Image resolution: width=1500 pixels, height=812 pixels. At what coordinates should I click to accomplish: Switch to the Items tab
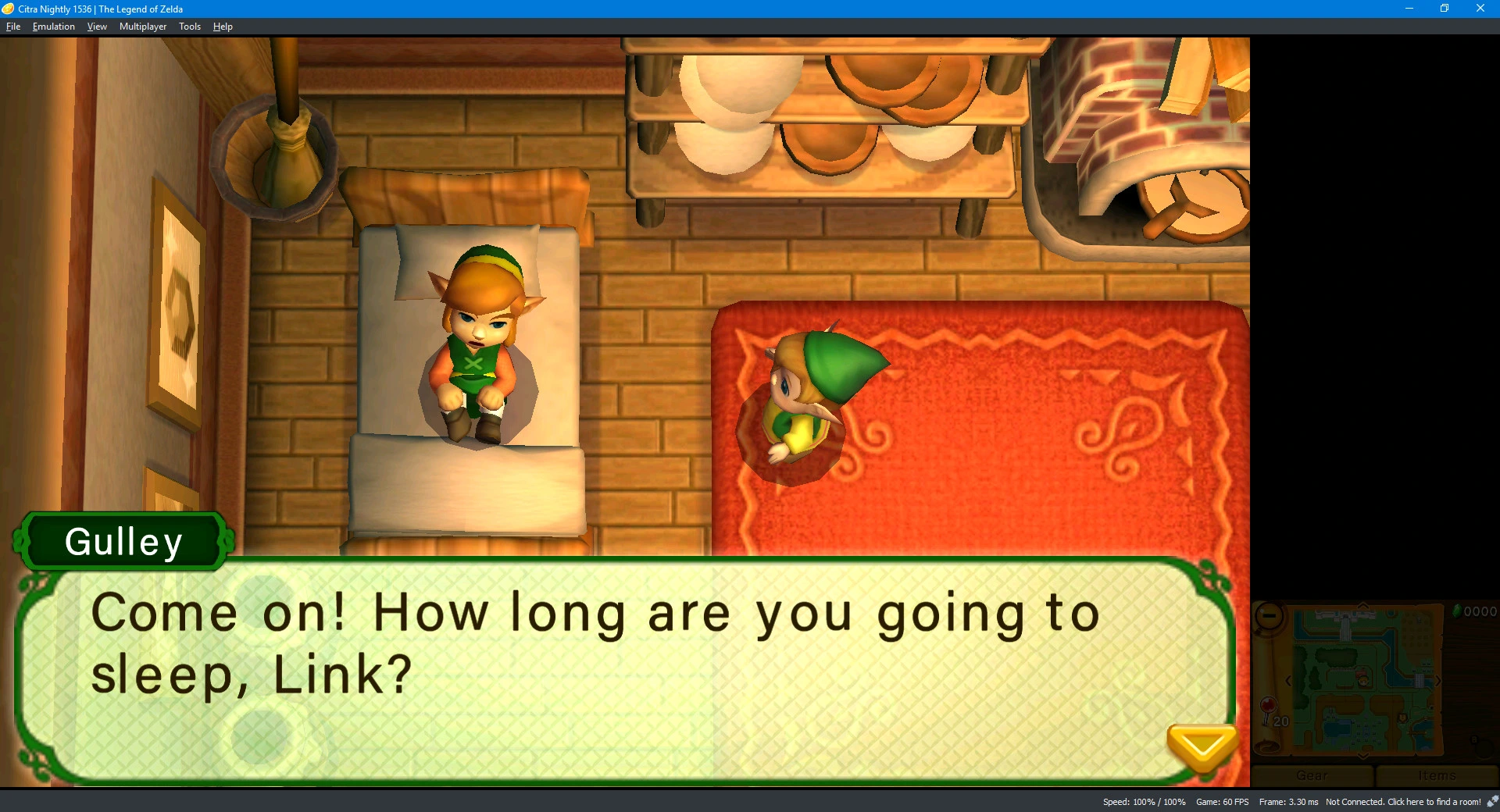[1437, 775]
